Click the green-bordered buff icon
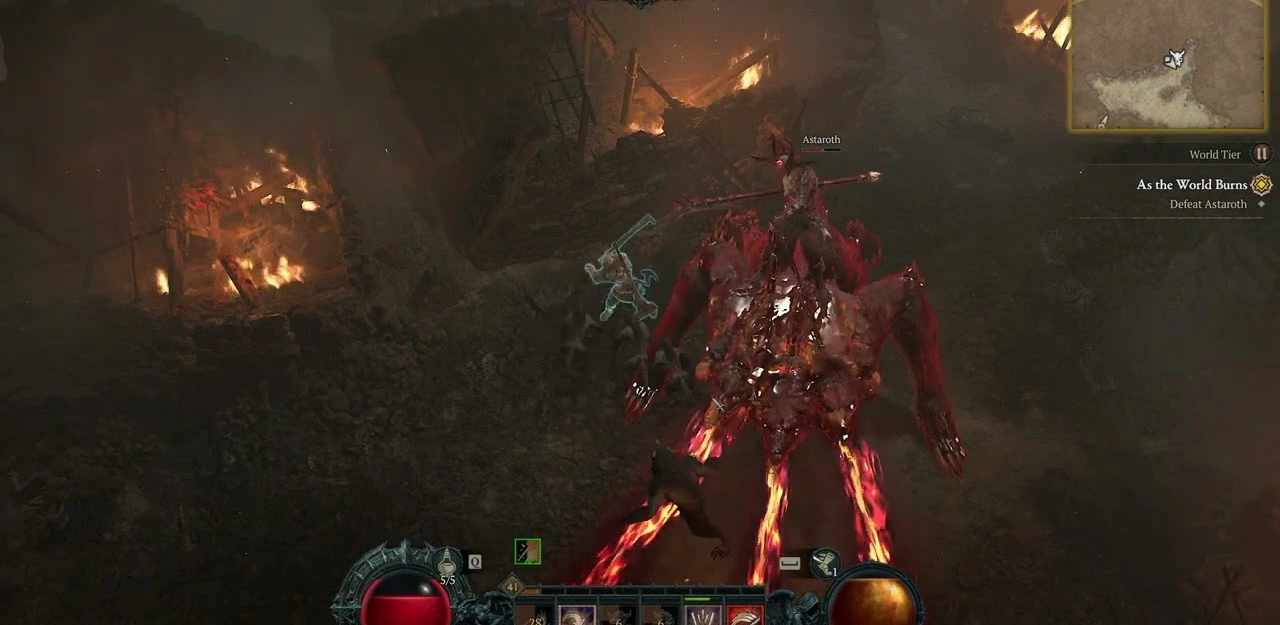1280x625 pixels. [x=527, y=551]
